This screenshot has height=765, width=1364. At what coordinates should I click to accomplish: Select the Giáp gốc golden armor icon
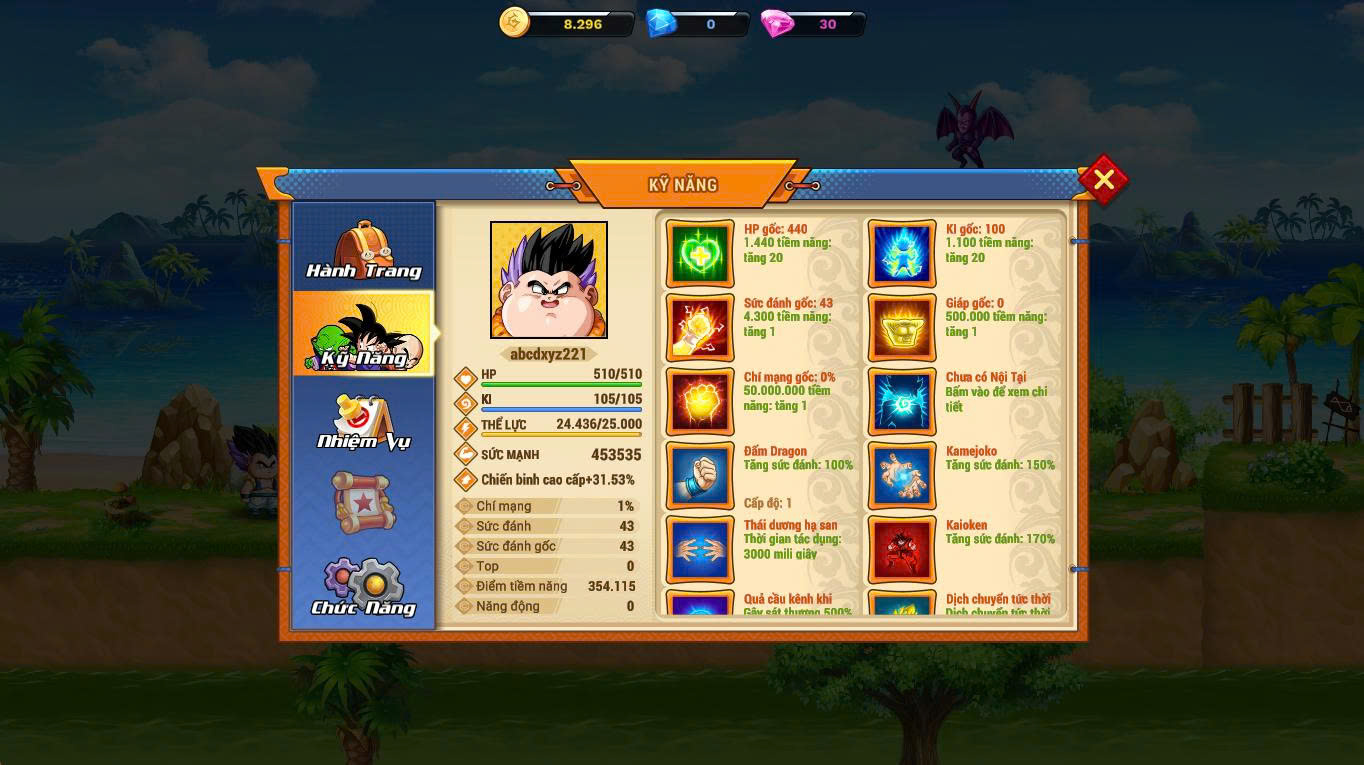pos(902,328)
